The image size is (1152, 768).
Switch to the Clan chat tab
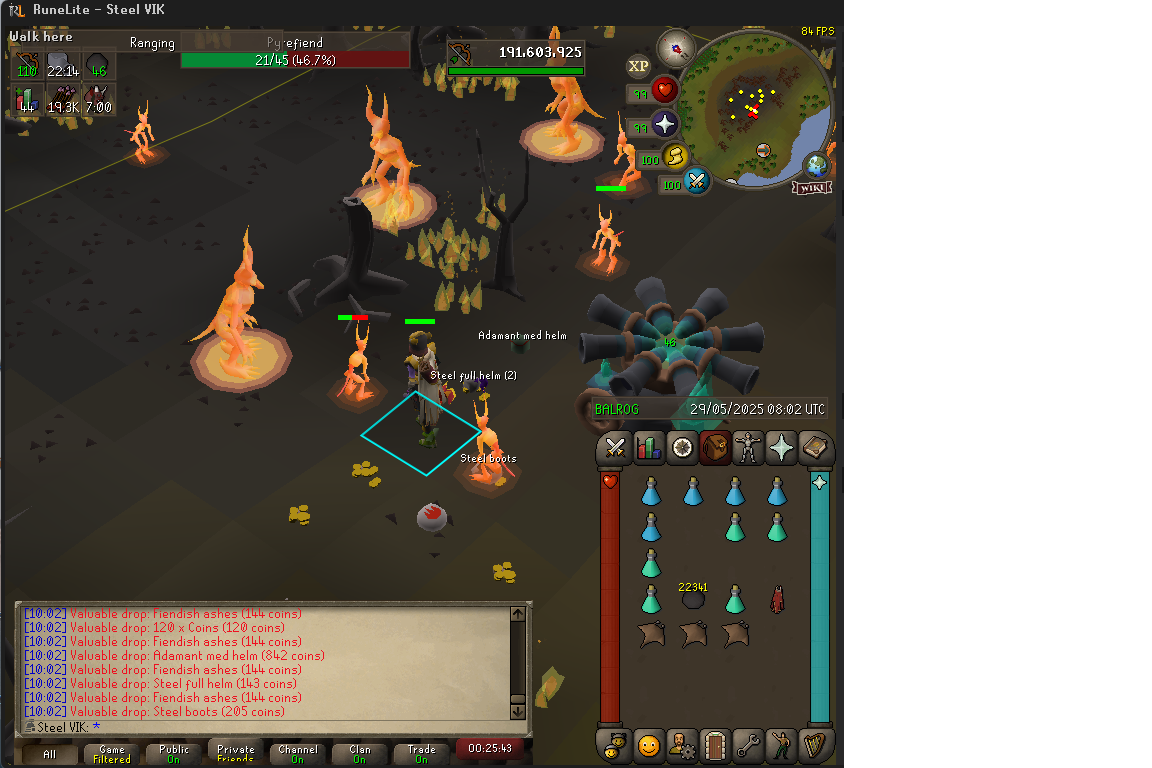360,754
